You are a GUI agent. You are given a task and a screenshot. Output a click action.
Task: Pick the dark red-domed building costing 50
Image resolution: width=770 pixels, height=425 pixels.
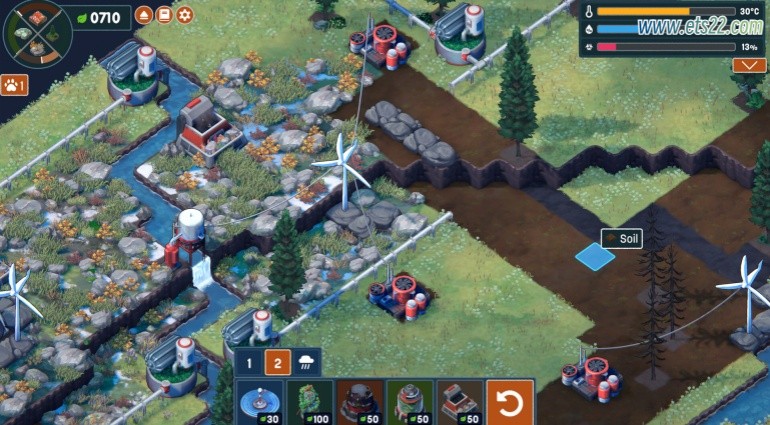pyautogui.click(x=359, y=402)
